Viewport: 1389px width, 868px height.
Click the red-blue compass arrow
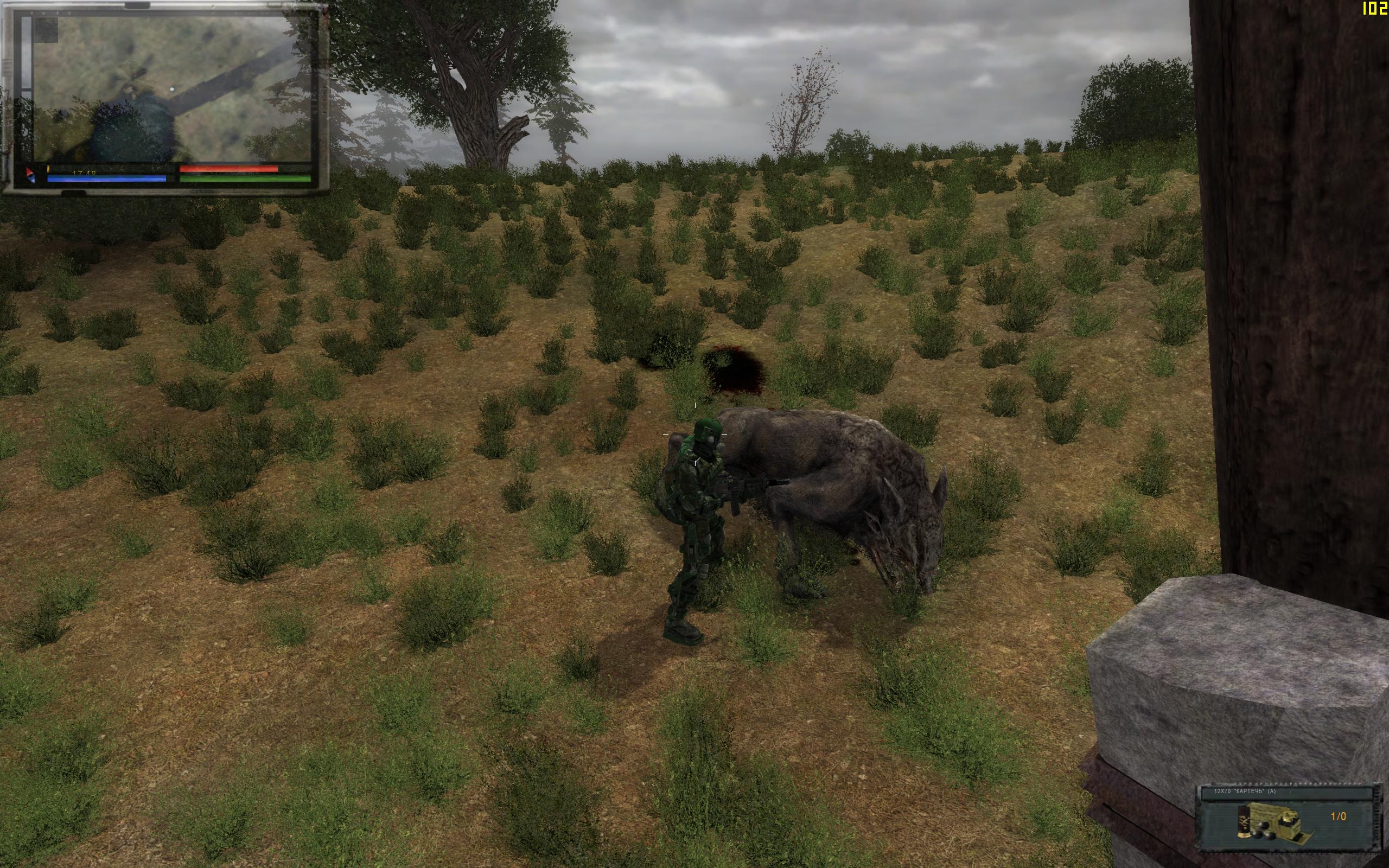(30, 175)
